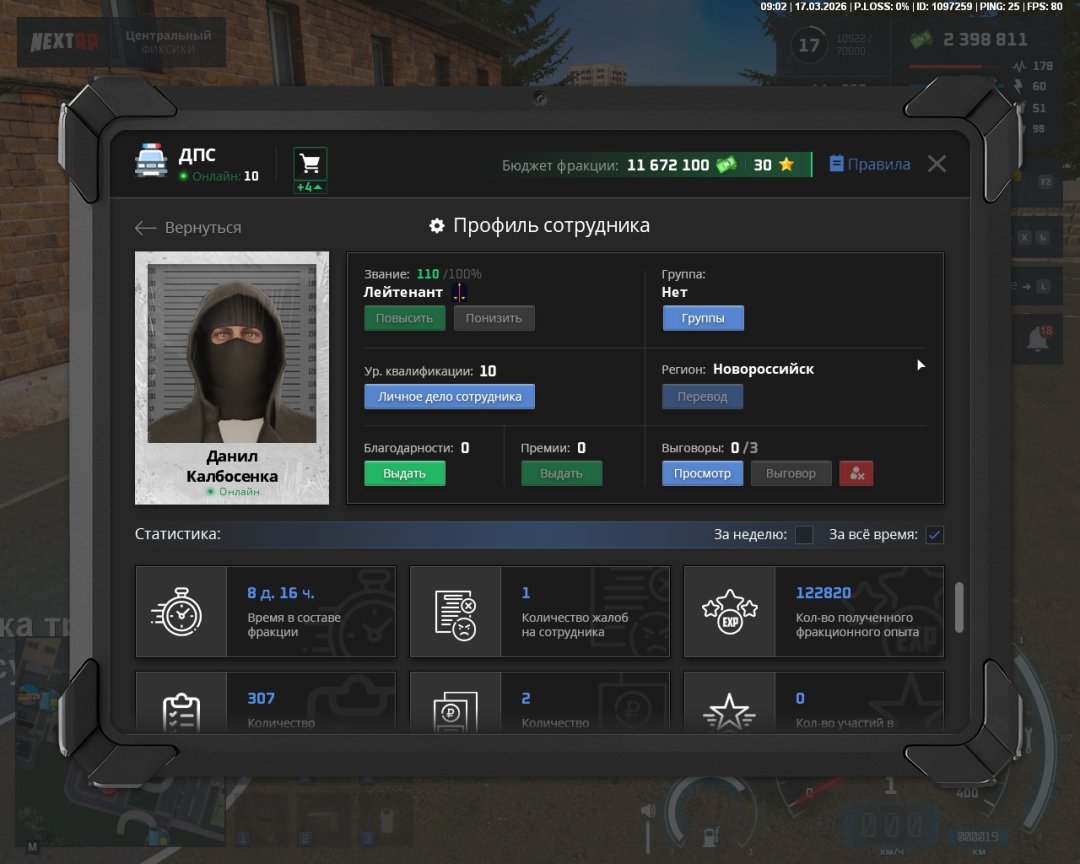The image size is (1080, 864).
Task: Close the faction tablet window
Action: pyautogui.click(x=936, y=164)
